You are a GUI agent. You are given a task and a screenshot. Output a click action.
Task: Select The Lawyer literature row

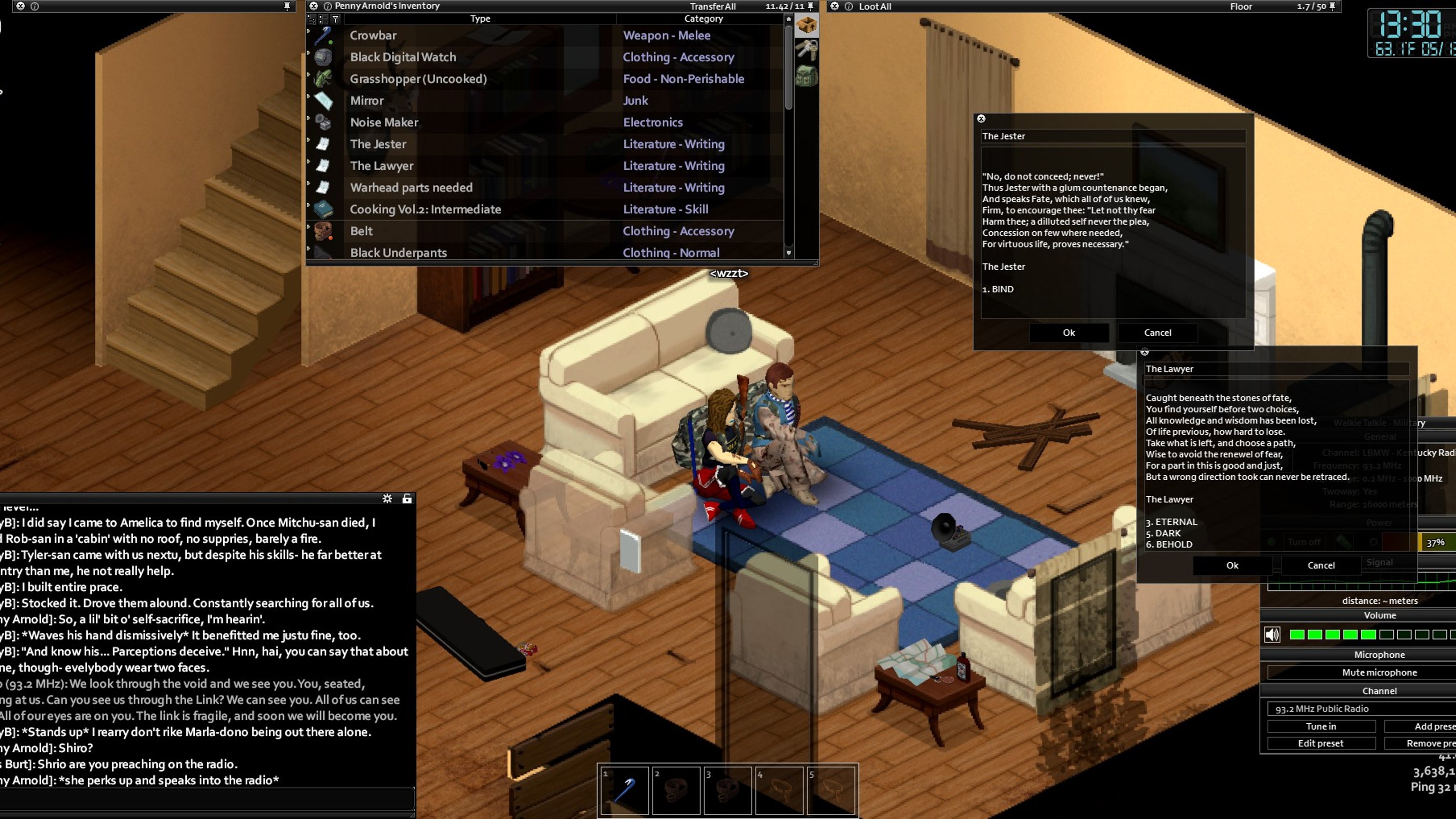(x=382, y=165)
